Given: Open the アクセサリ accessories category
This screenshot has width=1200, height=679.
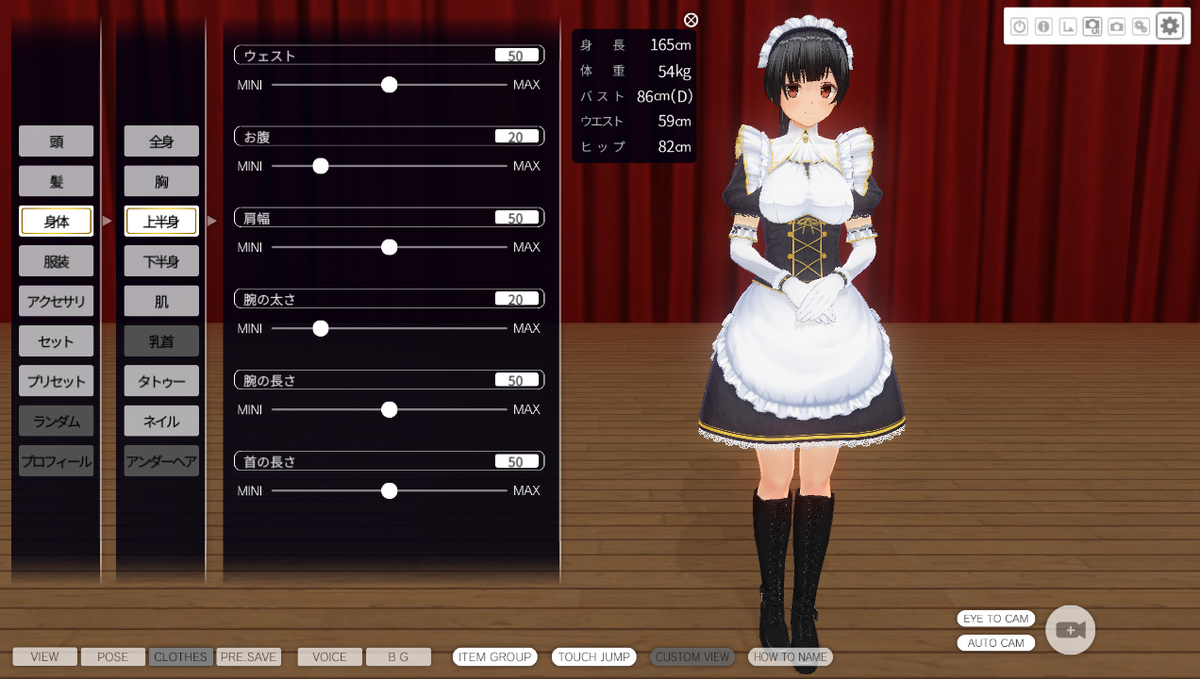Looking at the screenshot, I should coord(56,301).
